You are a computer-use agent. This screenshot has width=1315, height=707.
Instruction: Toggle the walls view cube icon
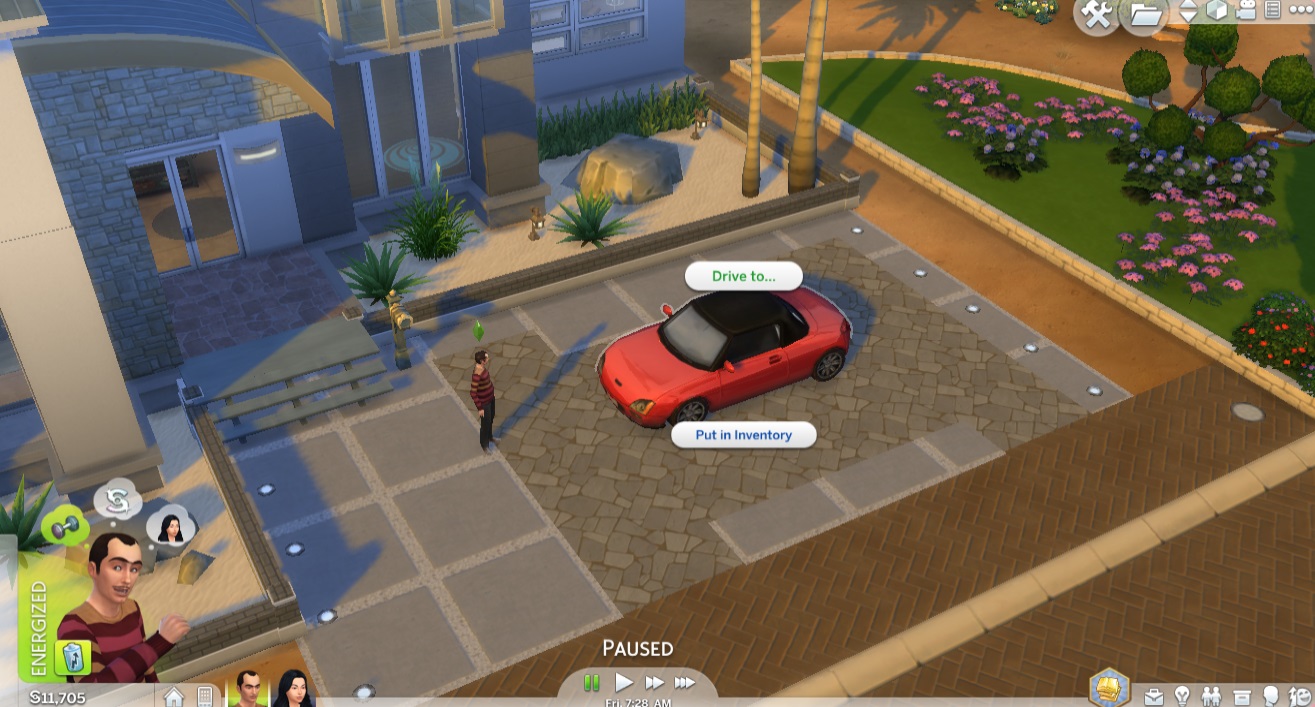(1216, 11)
